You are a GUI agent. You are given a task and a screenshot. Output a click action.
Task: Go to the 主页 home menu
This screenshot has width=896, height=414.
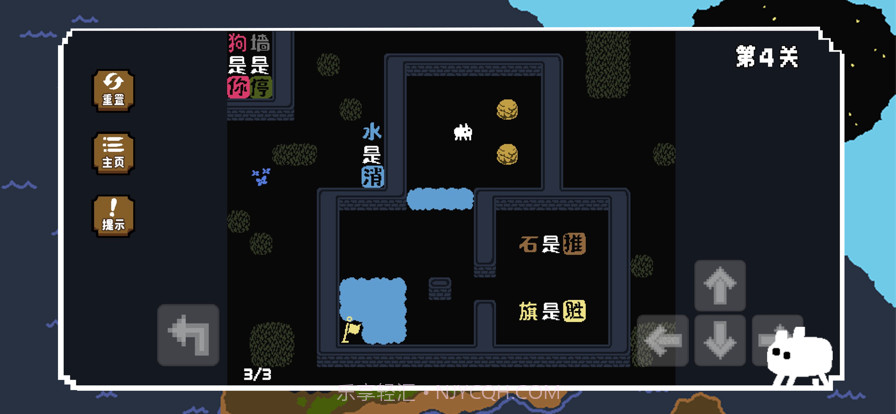(x=113, y=153)
